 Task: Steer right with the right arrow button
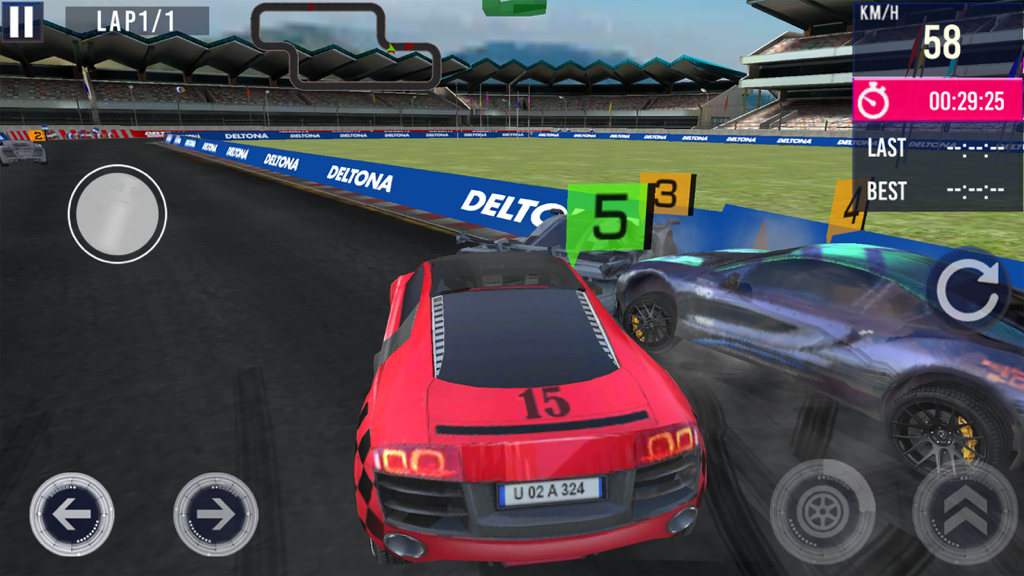[x=215, y=514]
